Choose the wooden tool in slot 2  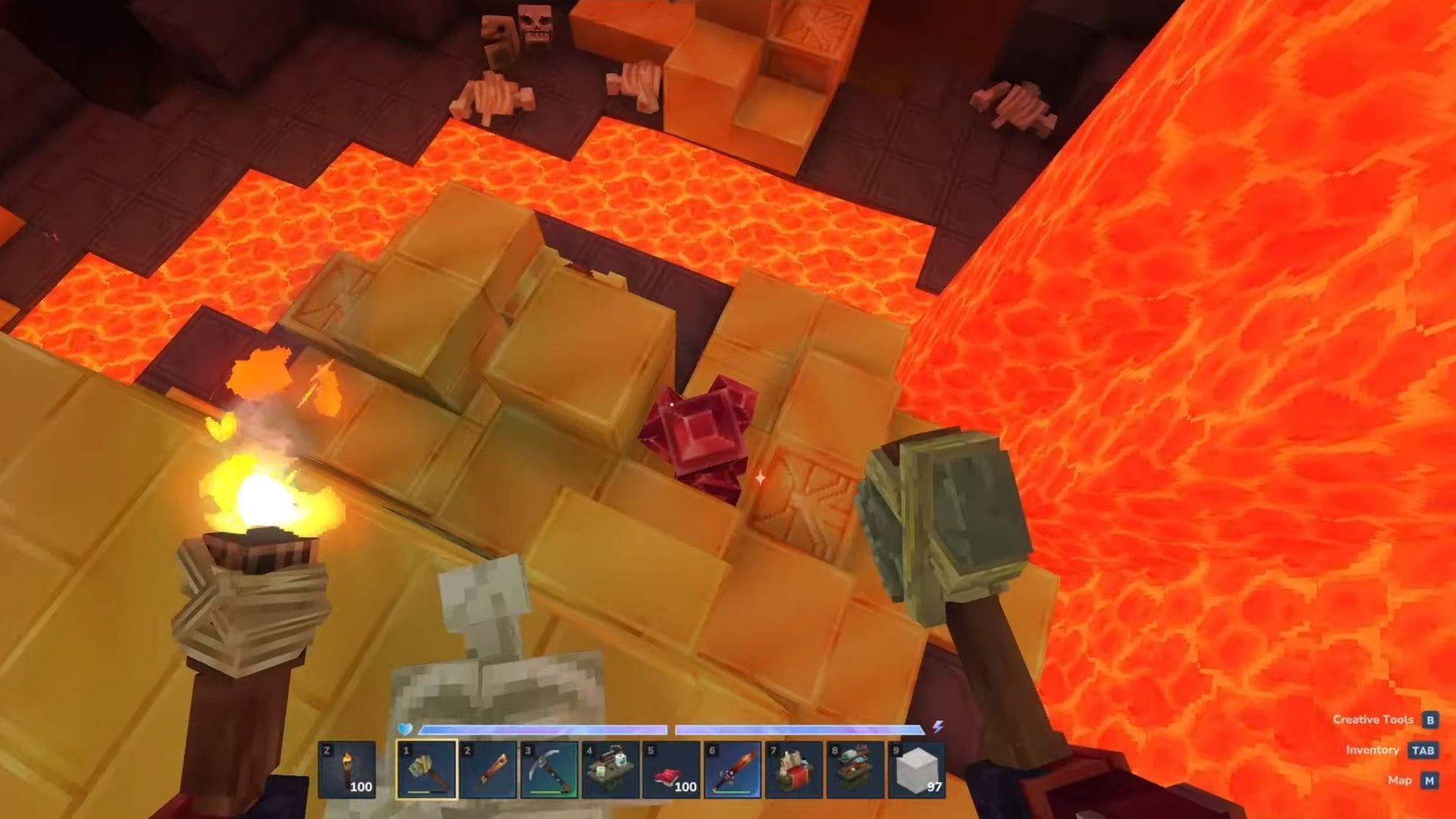coord(488,770)
